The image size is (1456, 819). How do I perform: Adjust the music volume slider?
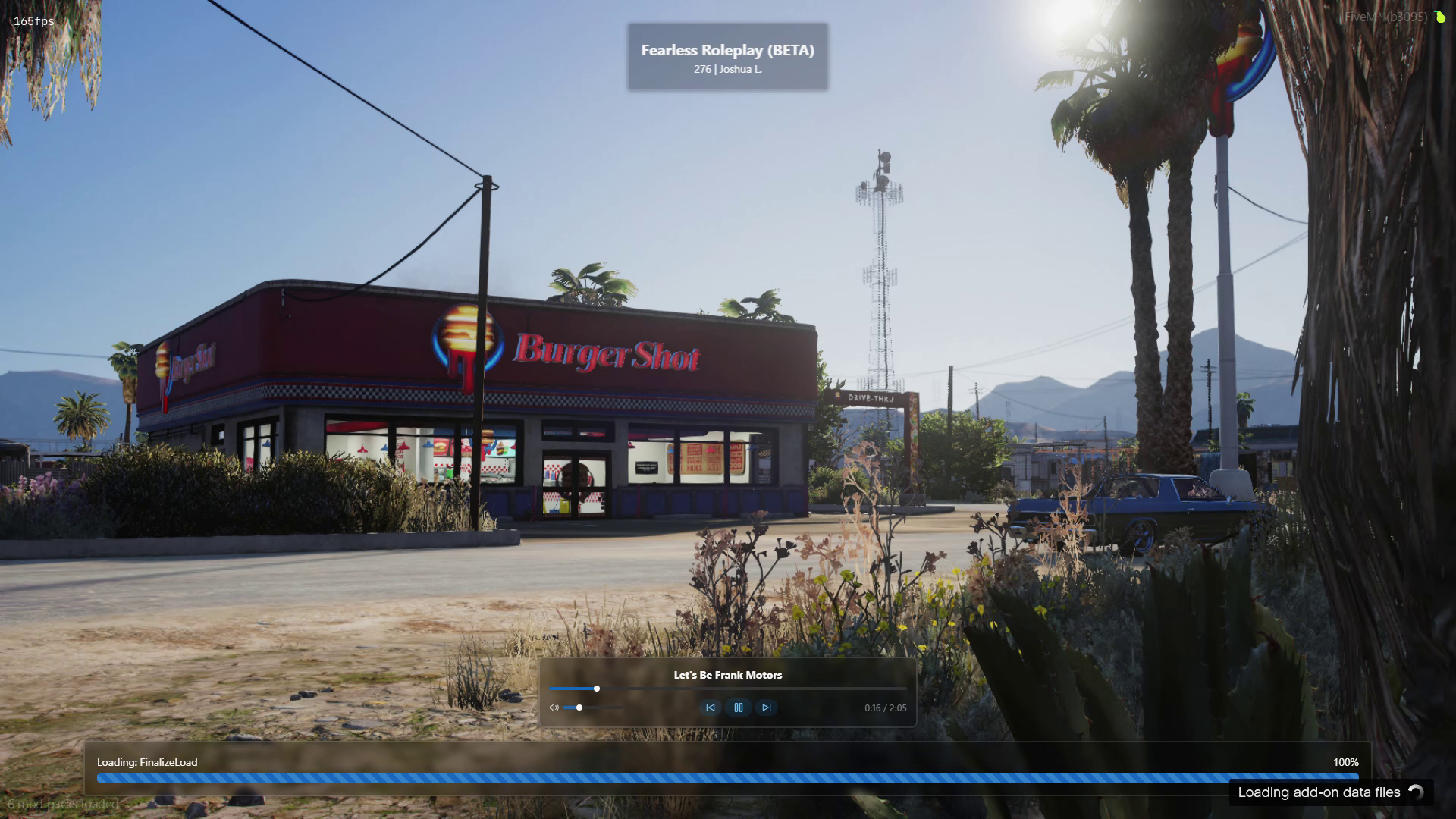[x=579, y=708]
